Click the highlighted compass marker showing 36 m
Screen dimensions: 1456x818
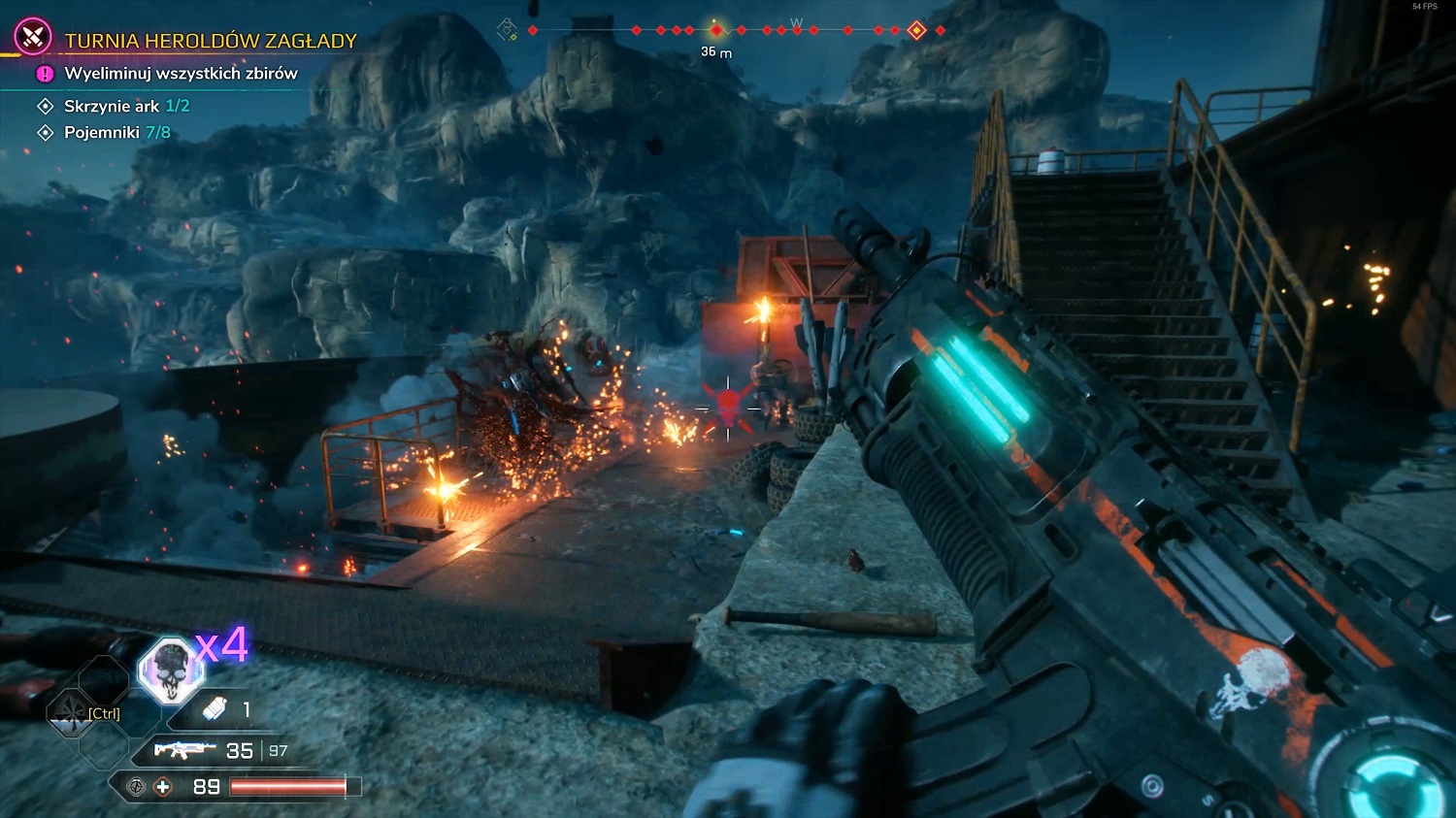pyautogui.click(x=716, y=30)
